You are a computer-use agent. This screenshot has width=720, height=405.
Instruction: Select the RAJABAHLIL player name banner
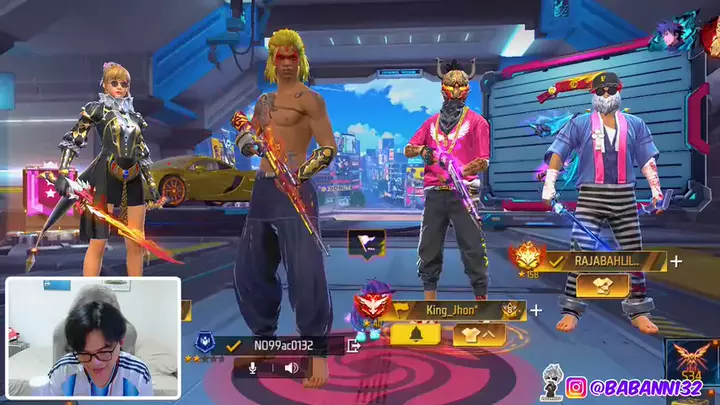coord(610,261)
